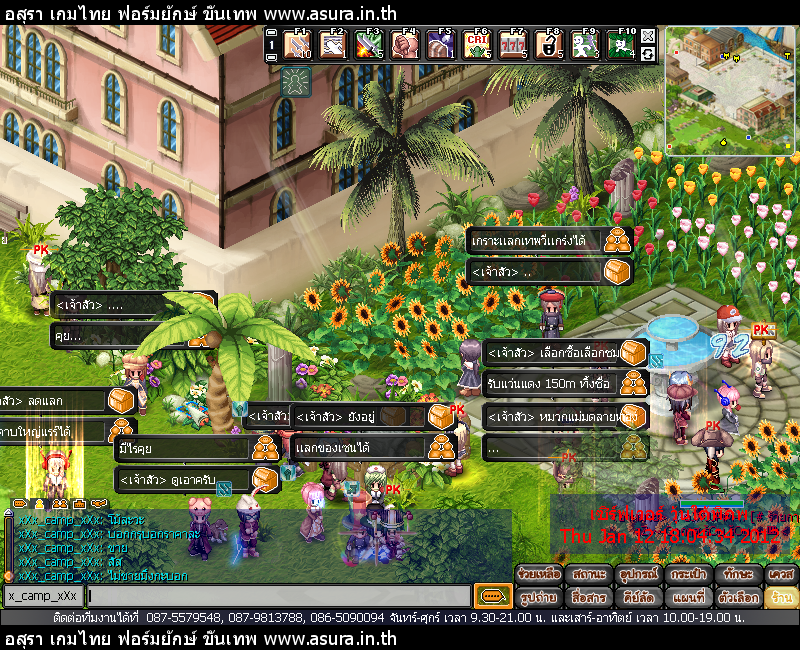The image size is (800, 650).
Task: Open the ช่วยเหลือ (Help) menu
Action: (539, 575)
